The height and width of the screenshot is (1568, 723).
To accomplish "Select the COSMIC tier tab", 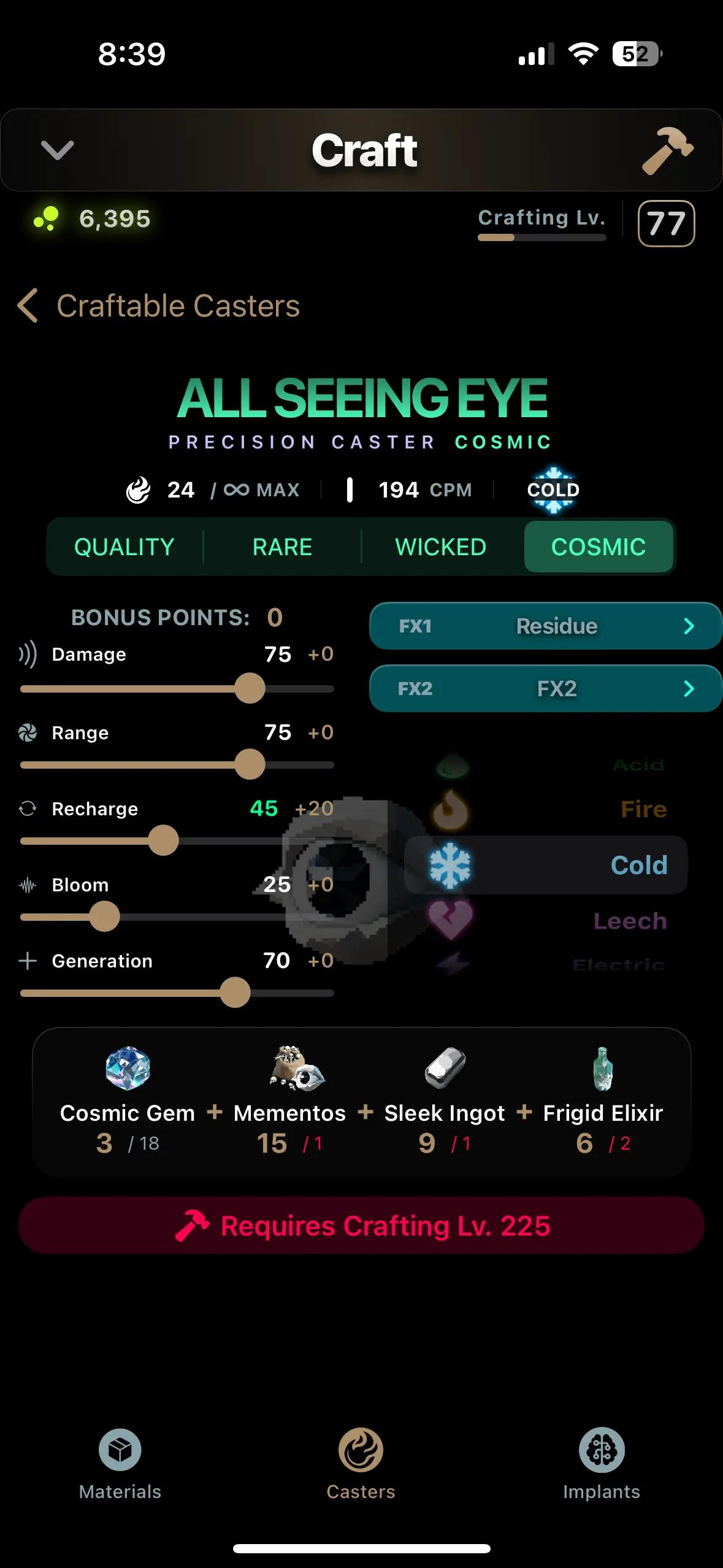I will (599, 547).
